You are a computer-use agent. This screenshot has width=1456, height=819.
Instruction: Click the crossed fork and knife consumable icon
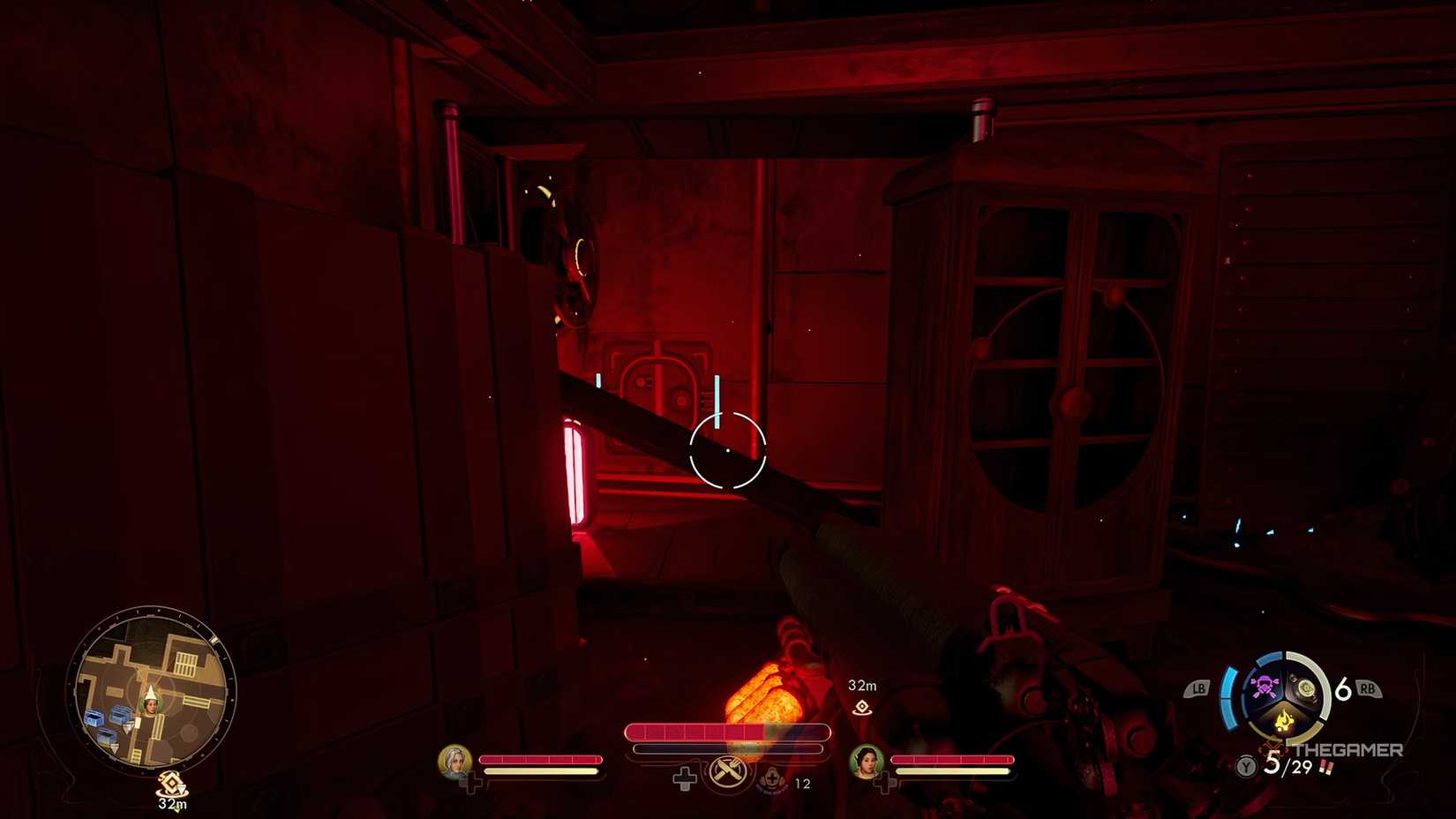(727, 773)
